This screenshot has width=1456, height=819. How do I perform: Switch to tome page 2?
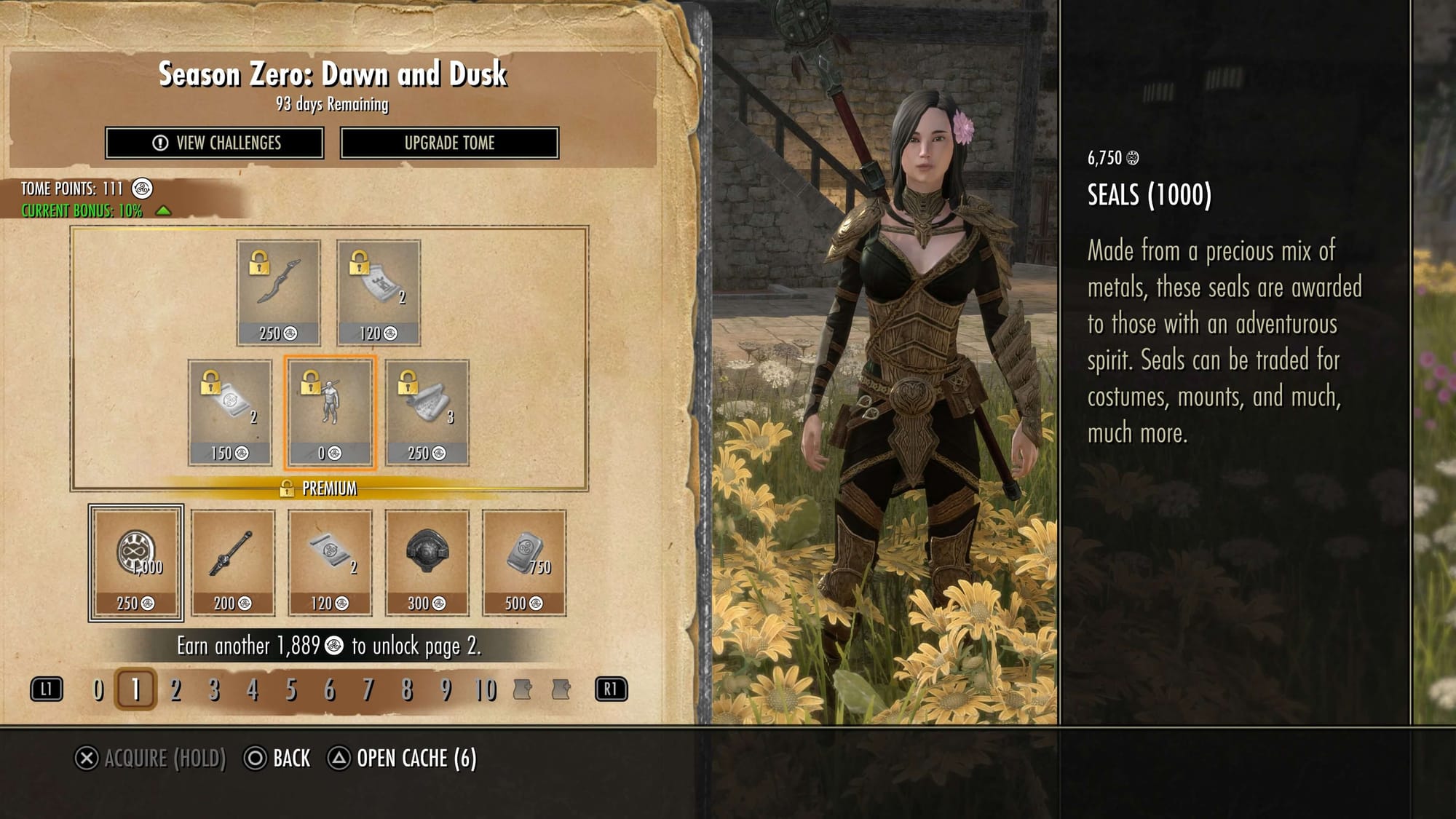pos(175,689)
